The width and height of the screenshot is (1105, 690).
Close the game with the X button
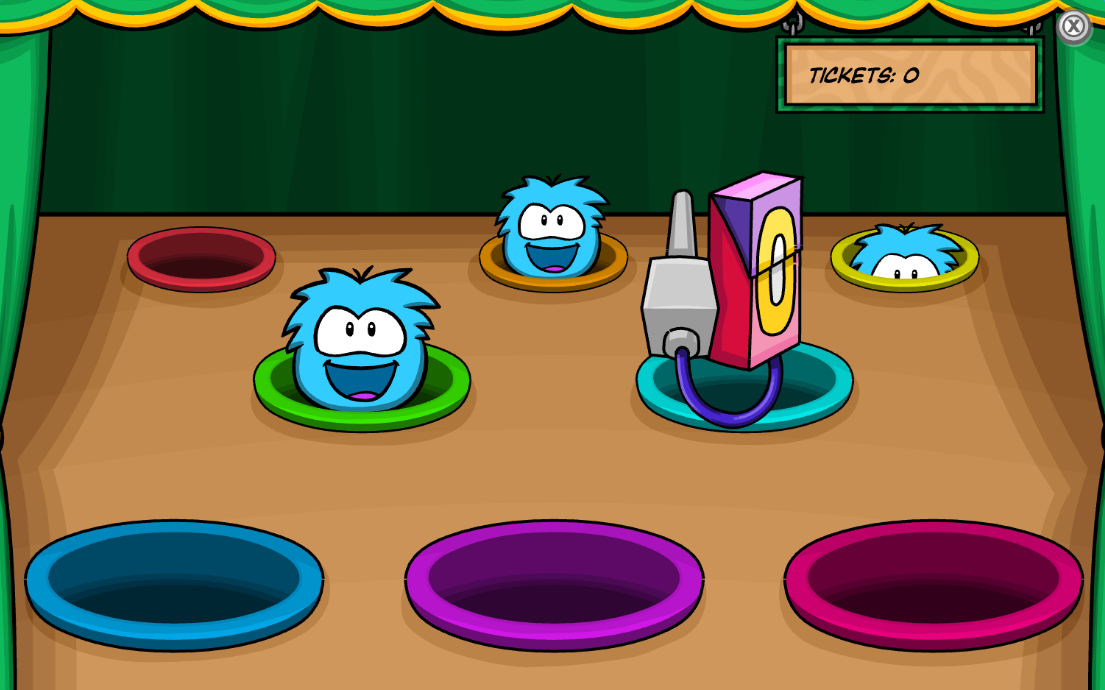pyautogui.click(x=1073, y=26)
